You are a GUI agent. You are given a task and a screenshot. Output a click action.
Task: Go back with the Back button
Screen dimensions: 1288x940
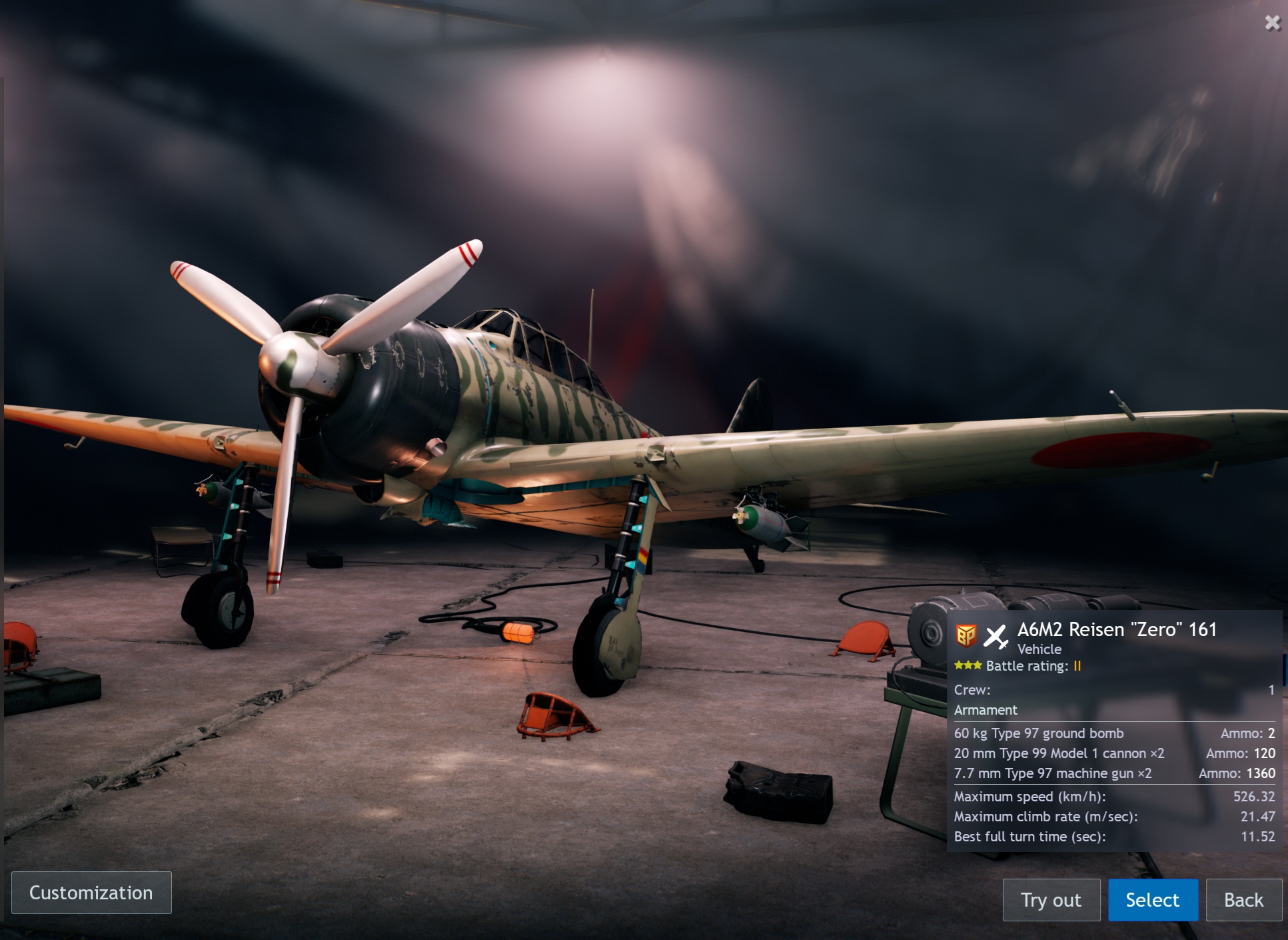pos(1243,900)
